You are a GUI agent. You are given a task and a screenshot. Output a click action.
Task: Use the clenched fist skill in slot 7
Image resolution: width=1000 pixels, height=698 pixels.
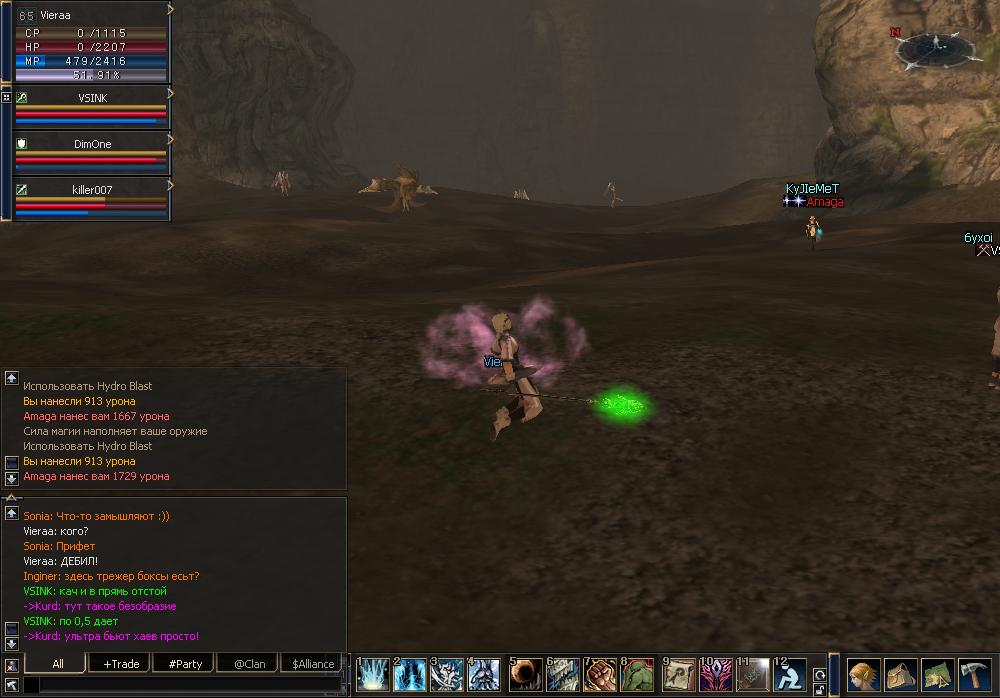pos(601,675)
